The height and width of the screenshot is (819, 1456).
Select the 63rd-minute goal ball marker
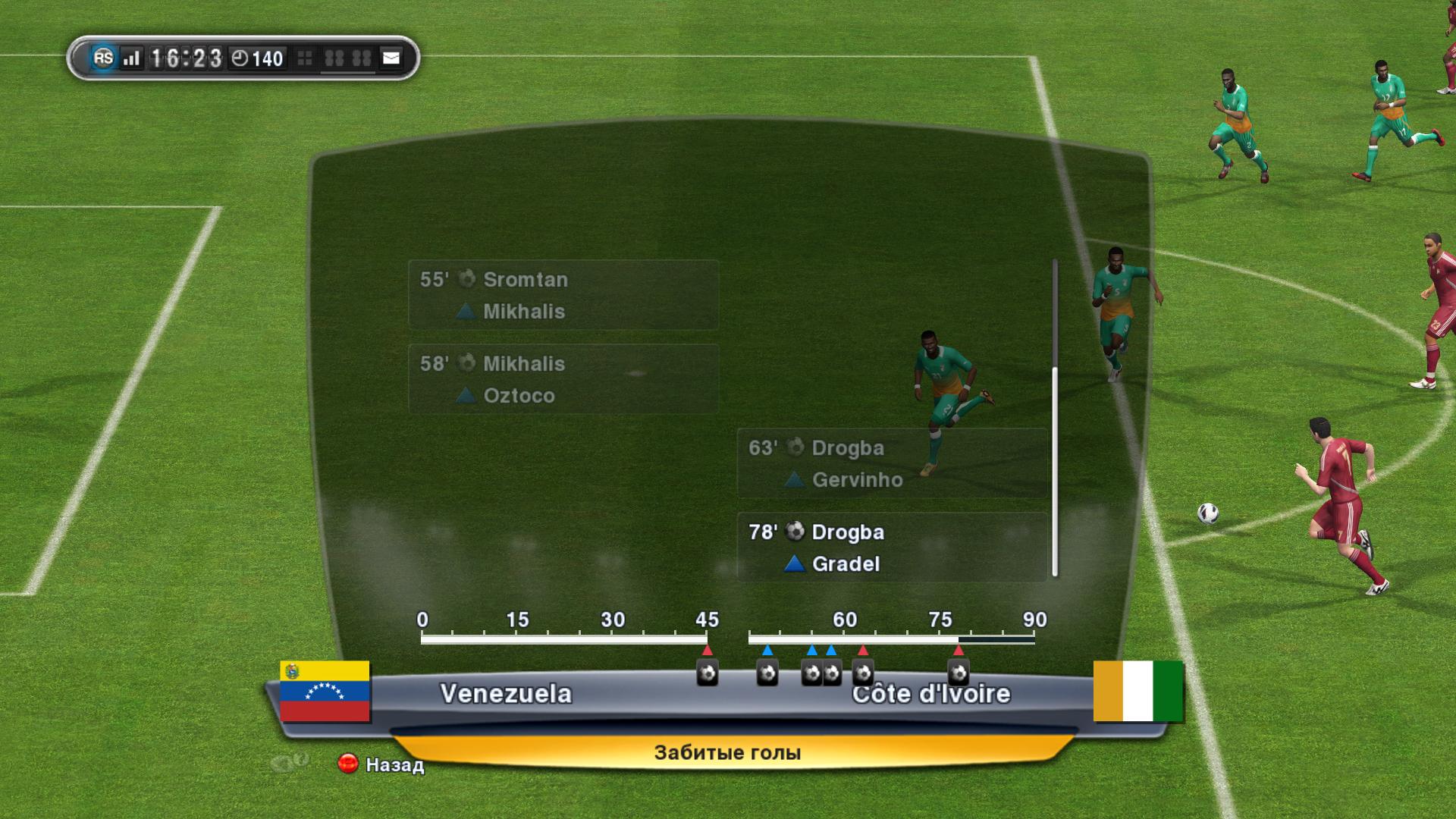tap(863, 673)
